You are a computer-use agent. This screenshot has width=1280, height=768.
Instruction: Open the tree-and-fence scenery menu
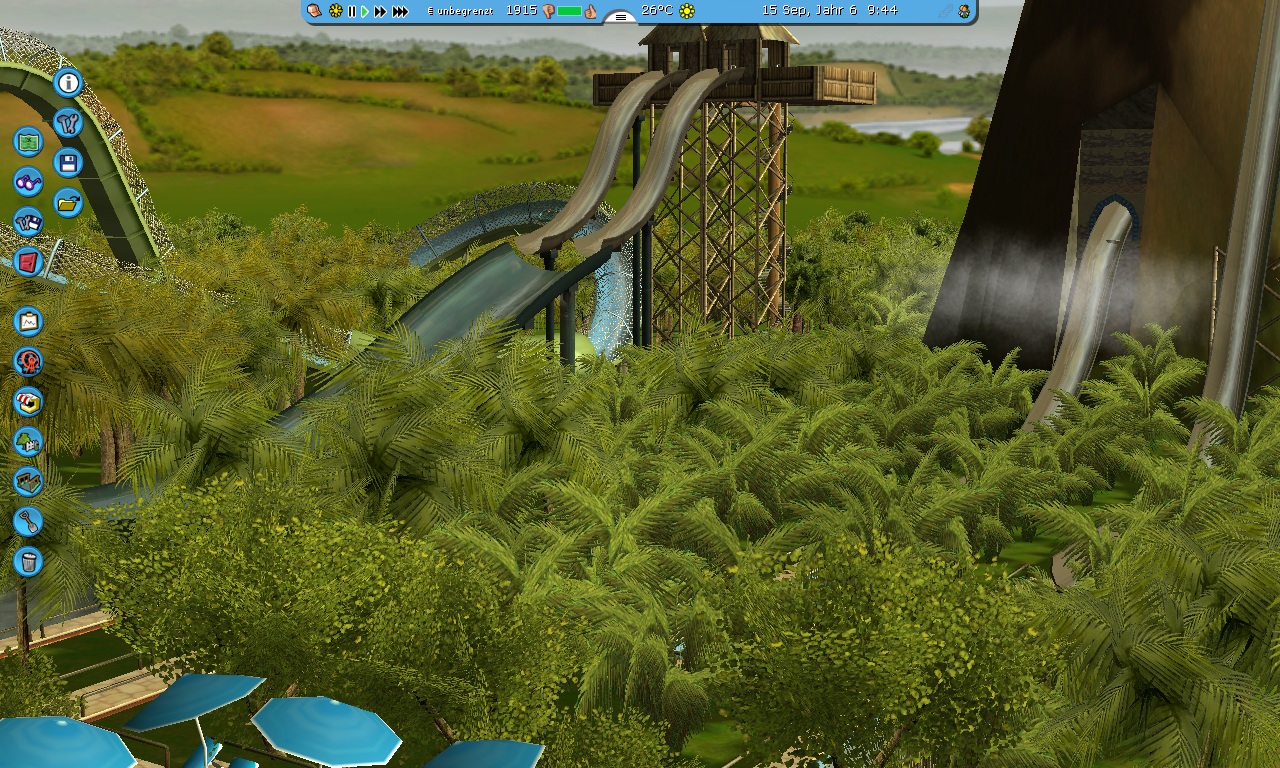[28, 441]
